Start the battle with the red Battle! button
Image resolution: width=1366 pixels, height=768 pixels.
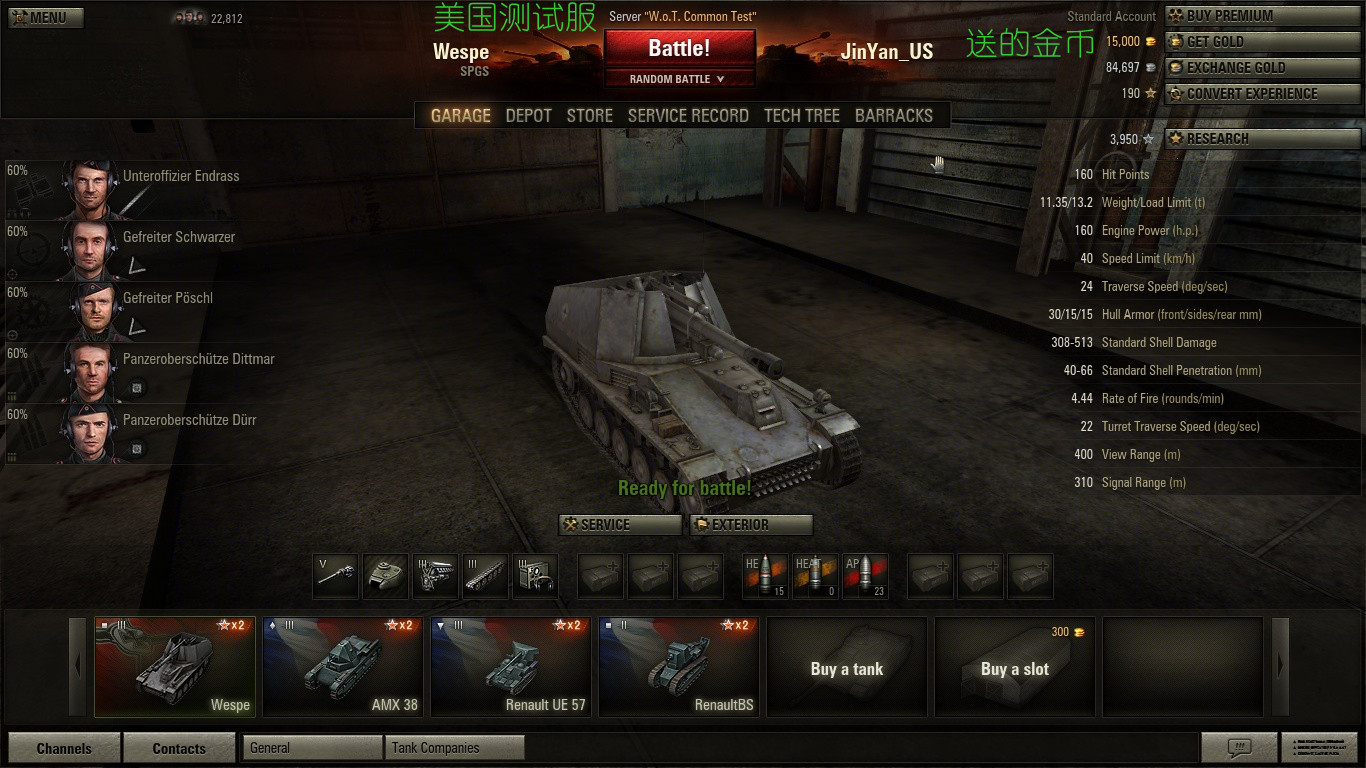pos(679,48)
